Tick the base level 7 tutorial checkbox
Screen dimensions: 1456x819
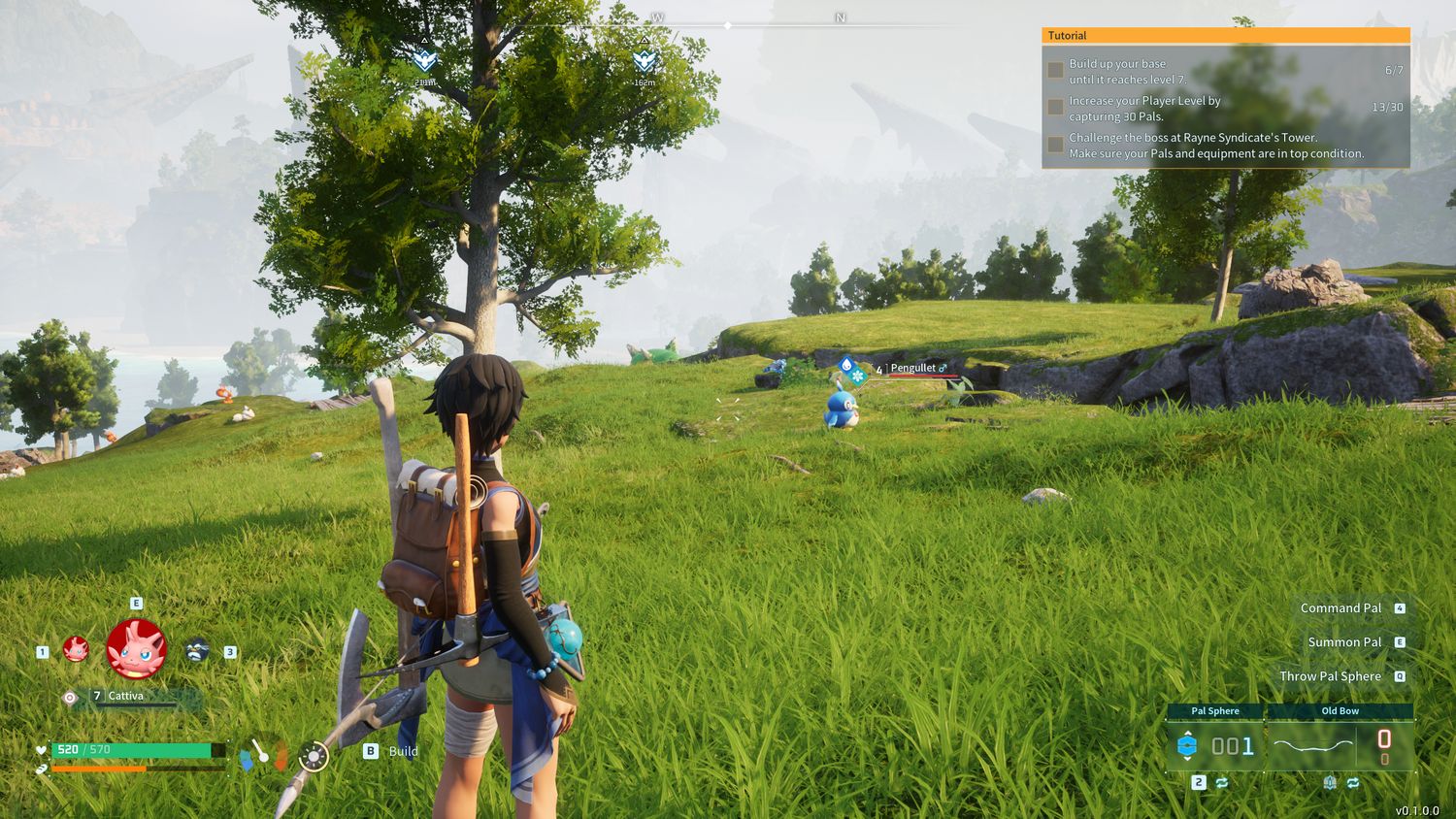click(x=1055, y=71)
